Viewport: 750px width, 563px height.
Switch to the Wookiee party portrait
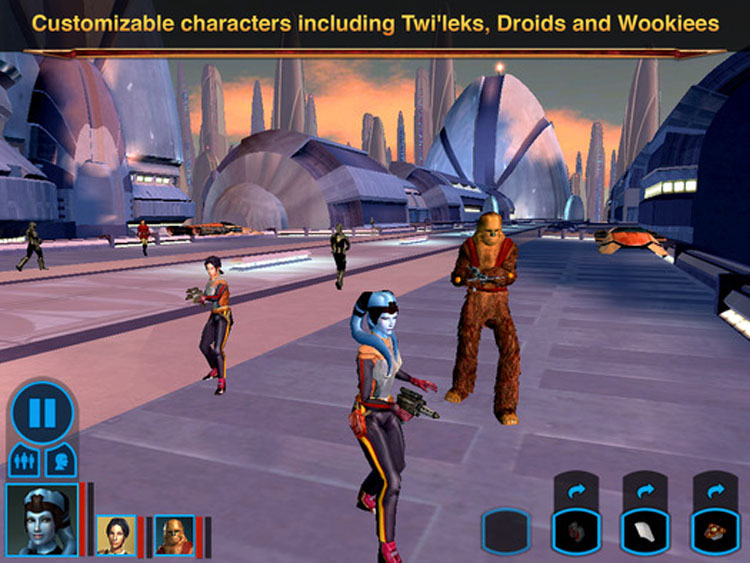(x=174, y=536)
